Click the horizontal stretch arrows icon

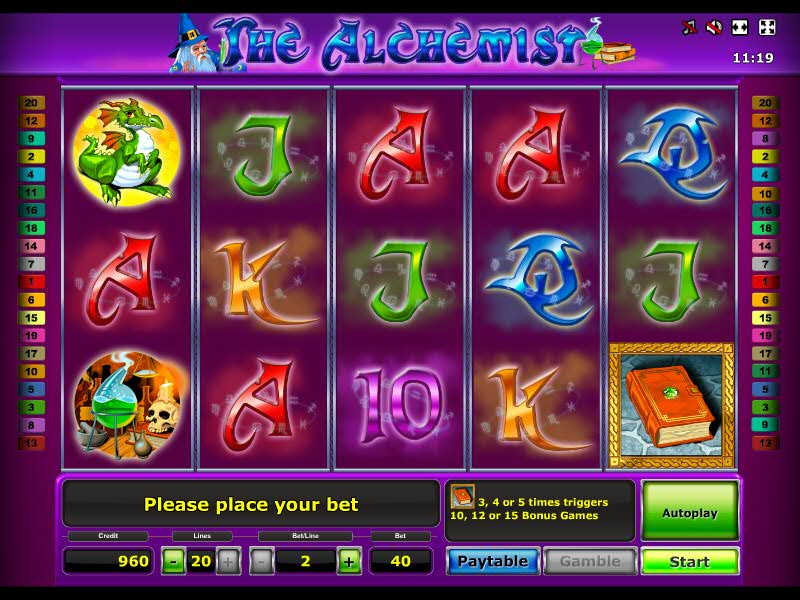click(x=741, y=27)
